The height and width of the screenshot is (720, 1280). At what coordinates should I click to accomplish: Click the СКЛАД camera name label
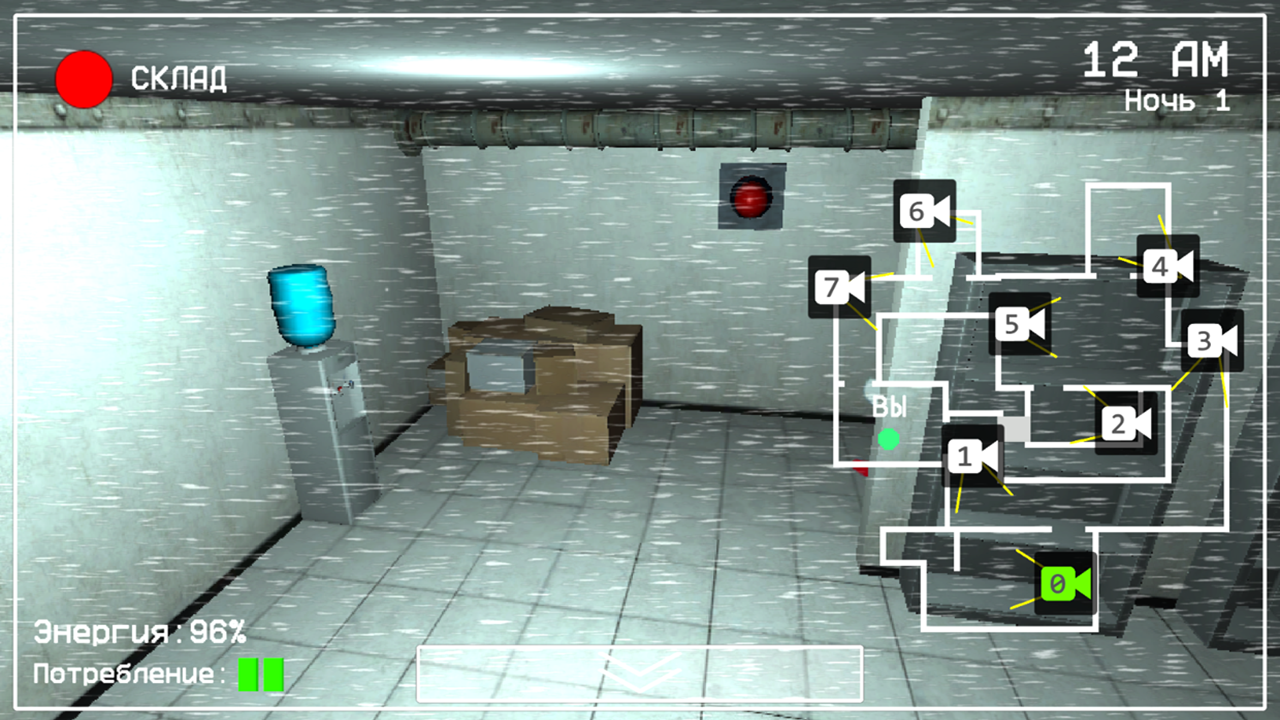click(178, 76)
